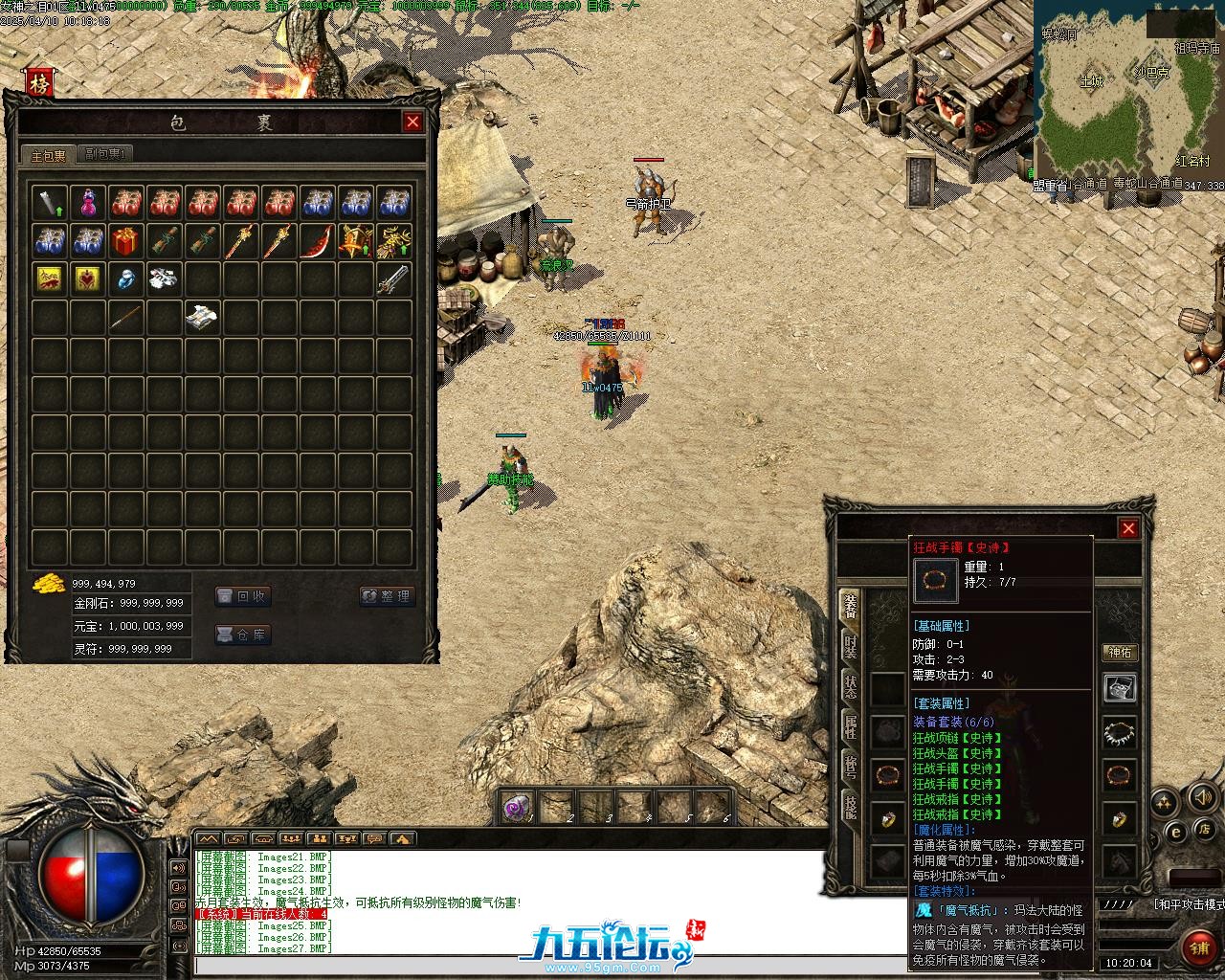Click the 回收 recycle button
This screenshot has height=980, width=1225.
pos(242,596)
